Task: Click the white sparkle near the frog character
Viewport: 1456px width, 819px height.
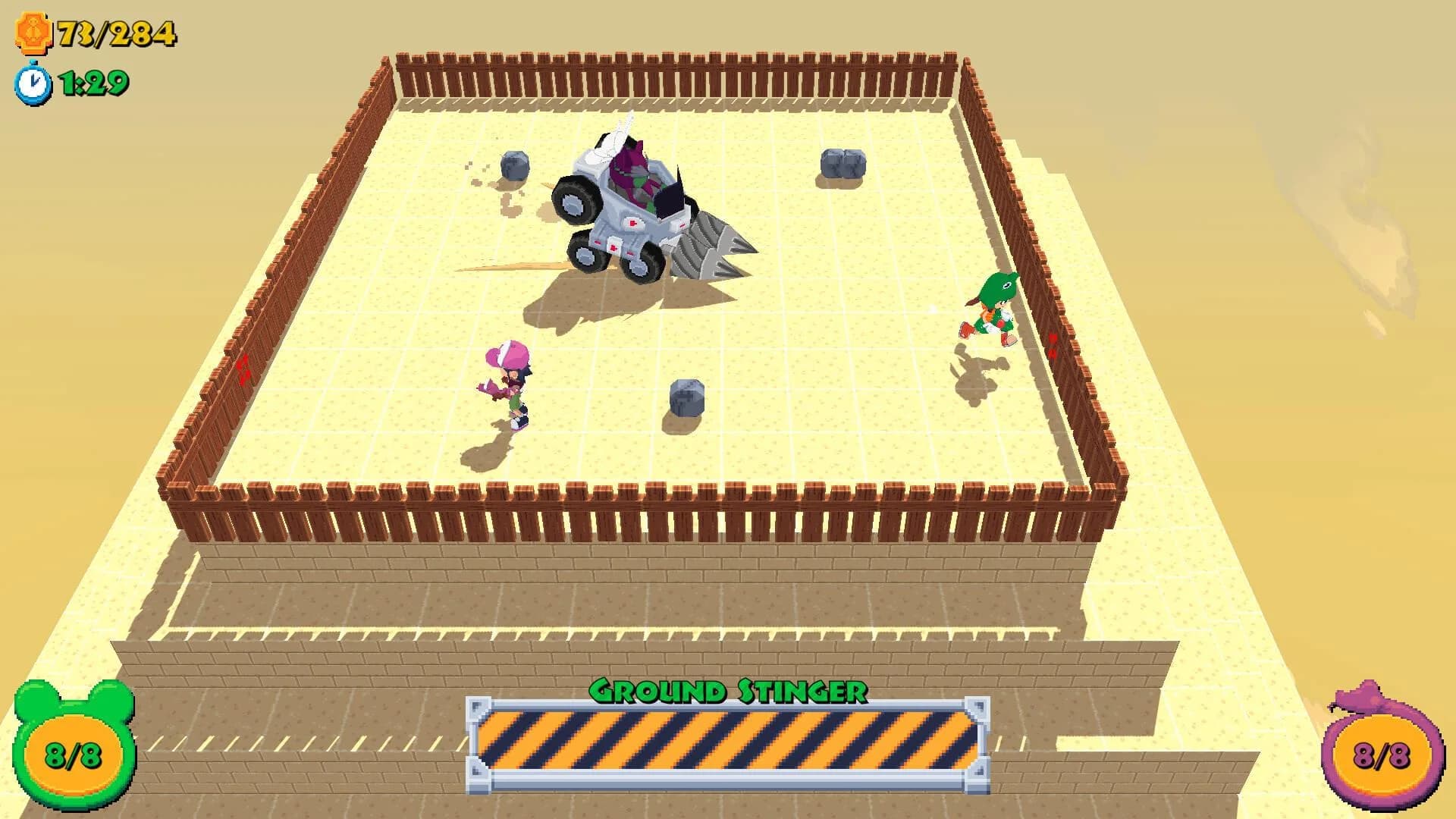Action: coord(931,309)
